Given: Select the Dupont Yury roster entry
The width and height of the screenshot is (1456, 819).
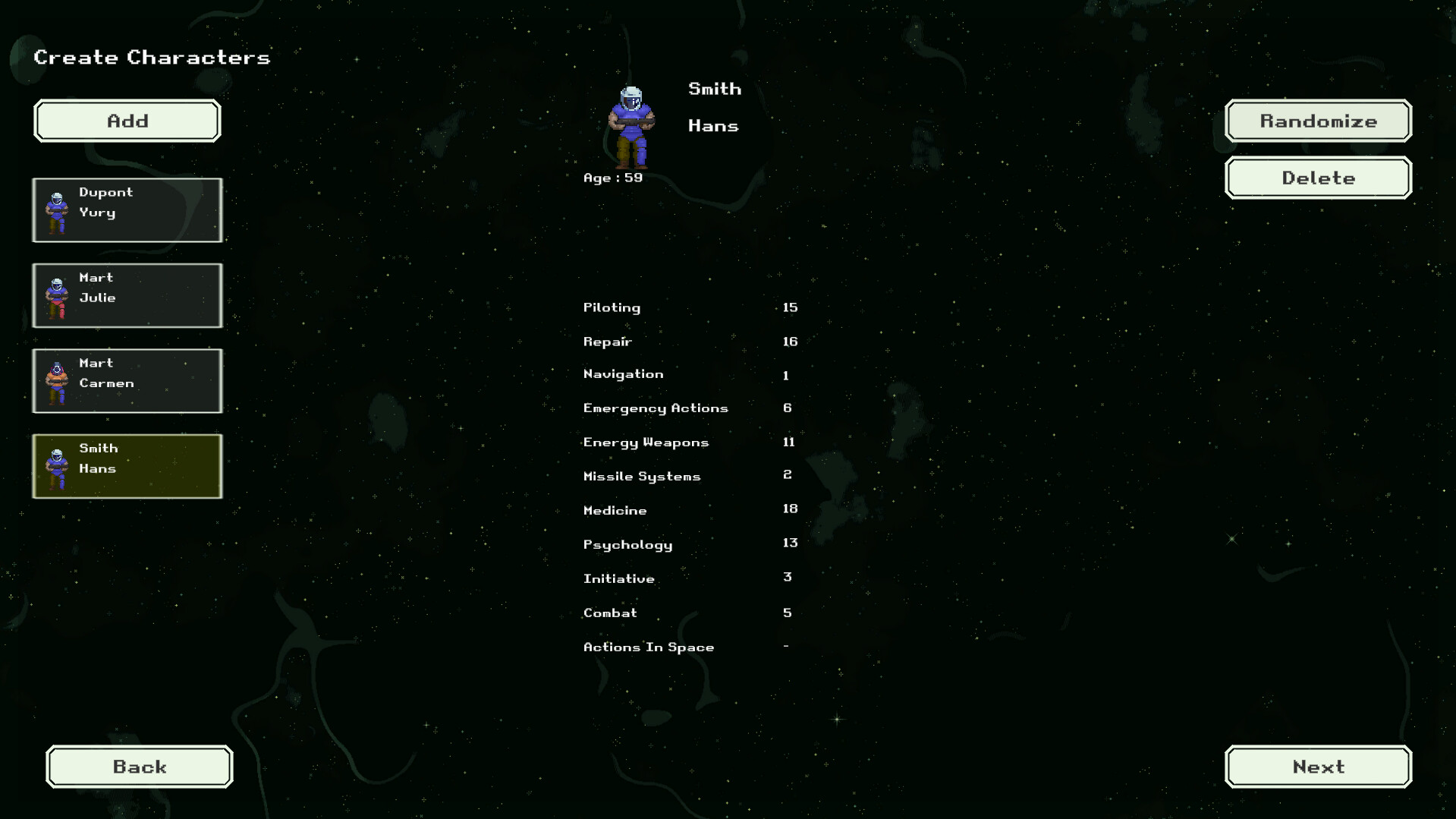Looking at the screenshot, I should (x=127, y=210).
